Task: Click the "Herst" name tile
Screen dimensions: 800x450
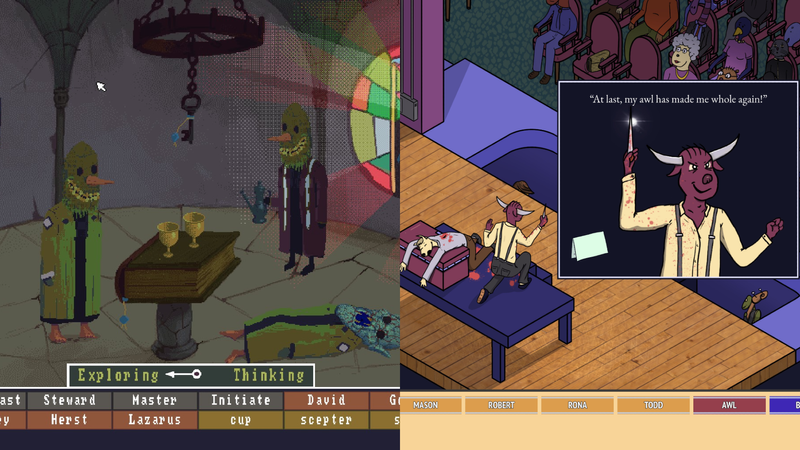Action: (69, 420)
